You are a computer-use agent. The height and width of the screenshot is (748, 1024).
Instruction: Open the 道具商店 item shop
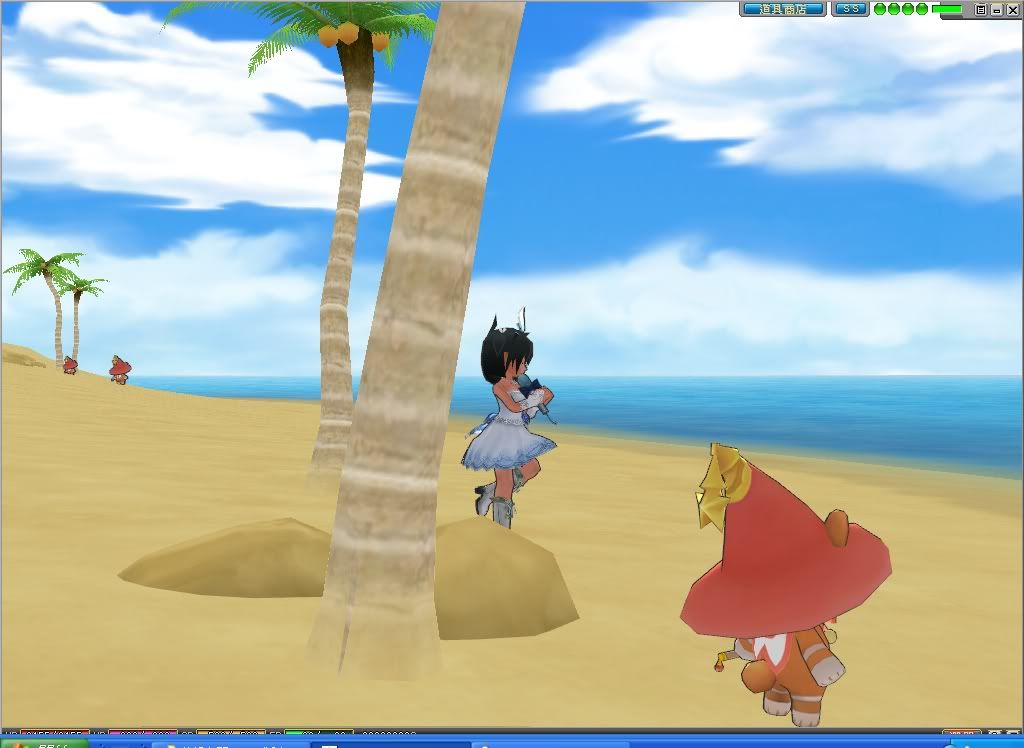tap(783, 9)
